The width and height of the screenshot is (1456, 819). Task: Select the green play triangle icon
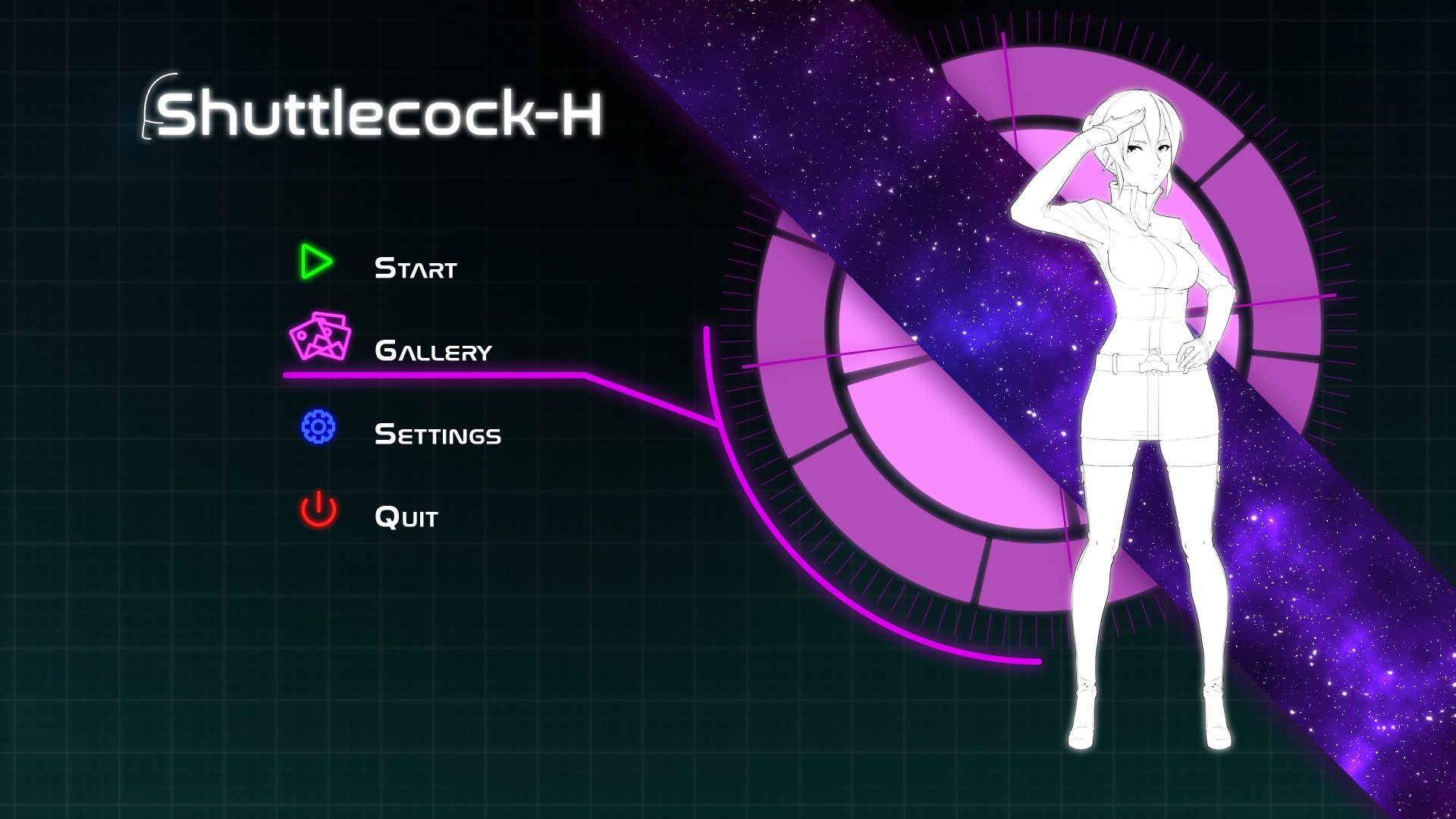pos(314,262)
